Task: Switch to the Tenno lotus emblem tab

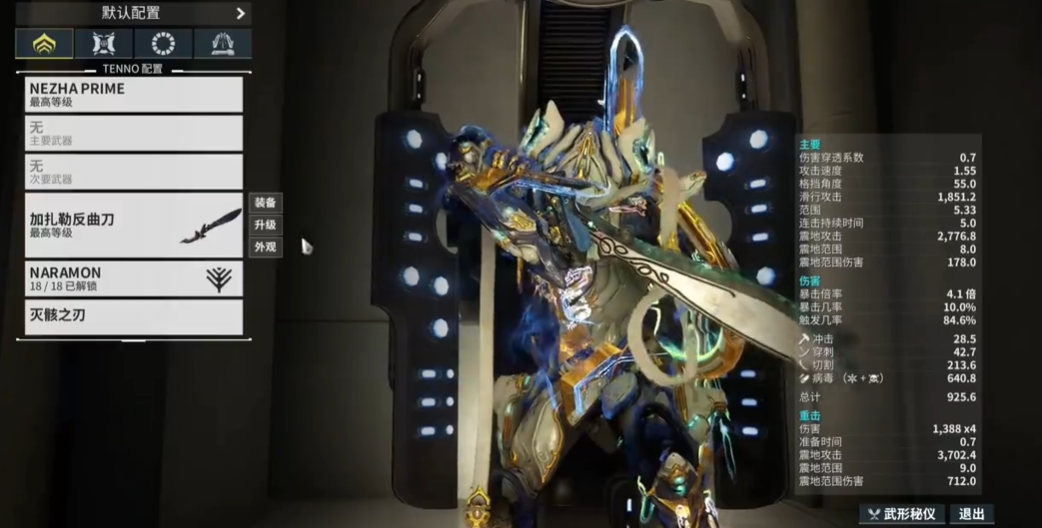Action: (x=44, y=43)
